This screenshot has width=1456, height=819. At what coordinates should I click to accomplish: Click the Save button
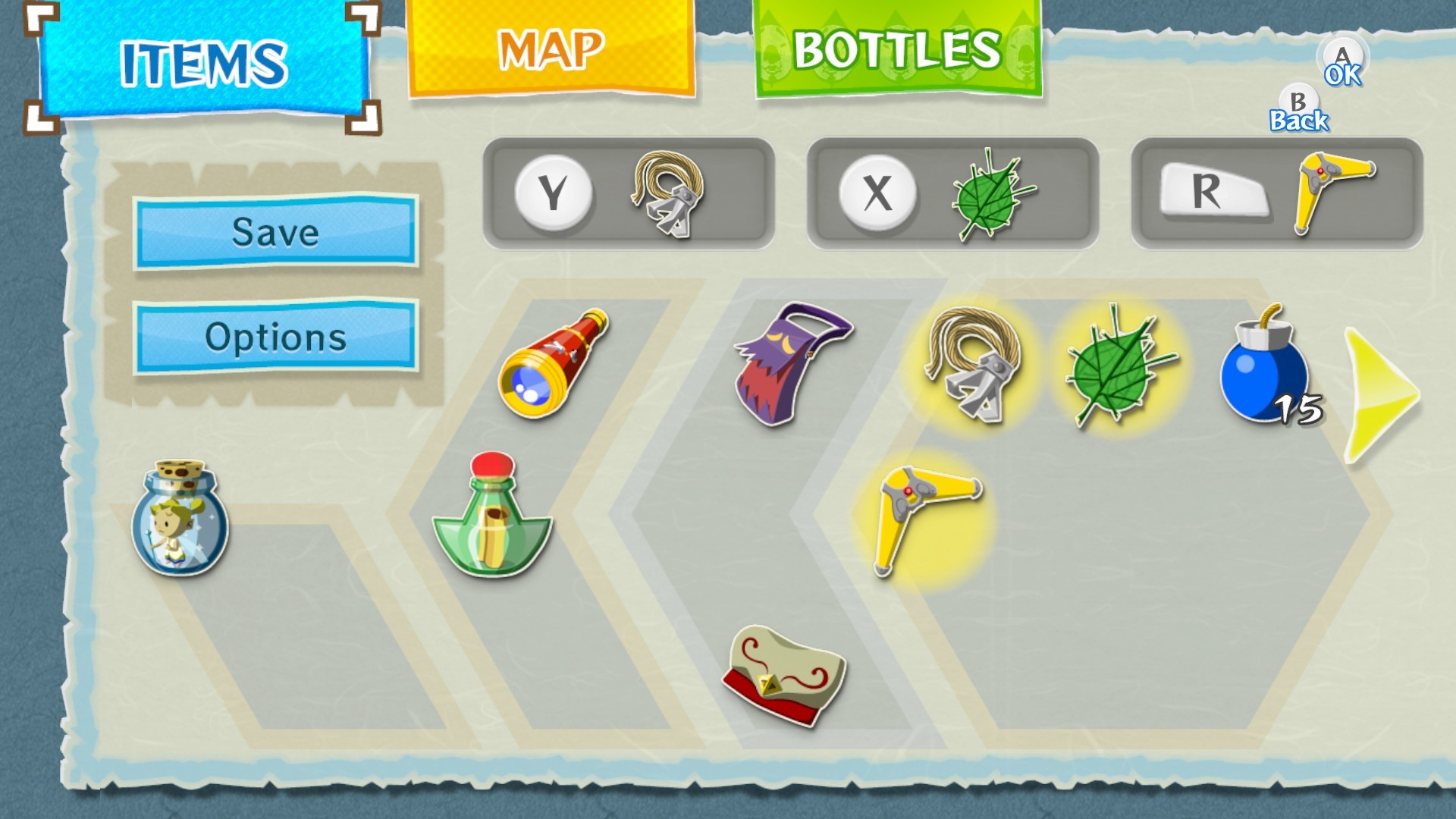[275, 232]
